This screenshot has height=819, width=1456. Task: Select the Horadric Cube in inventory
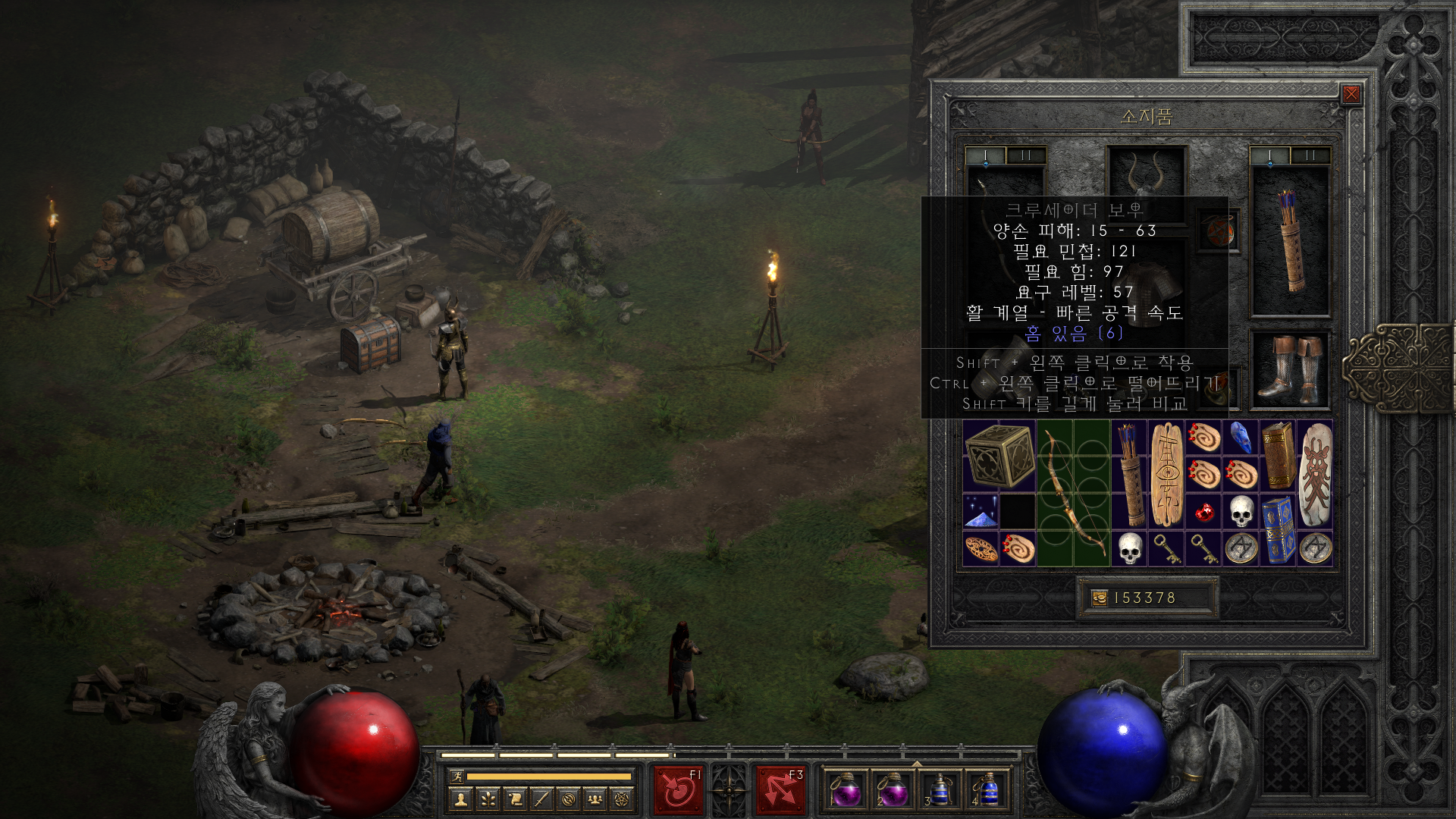point(999,455)
